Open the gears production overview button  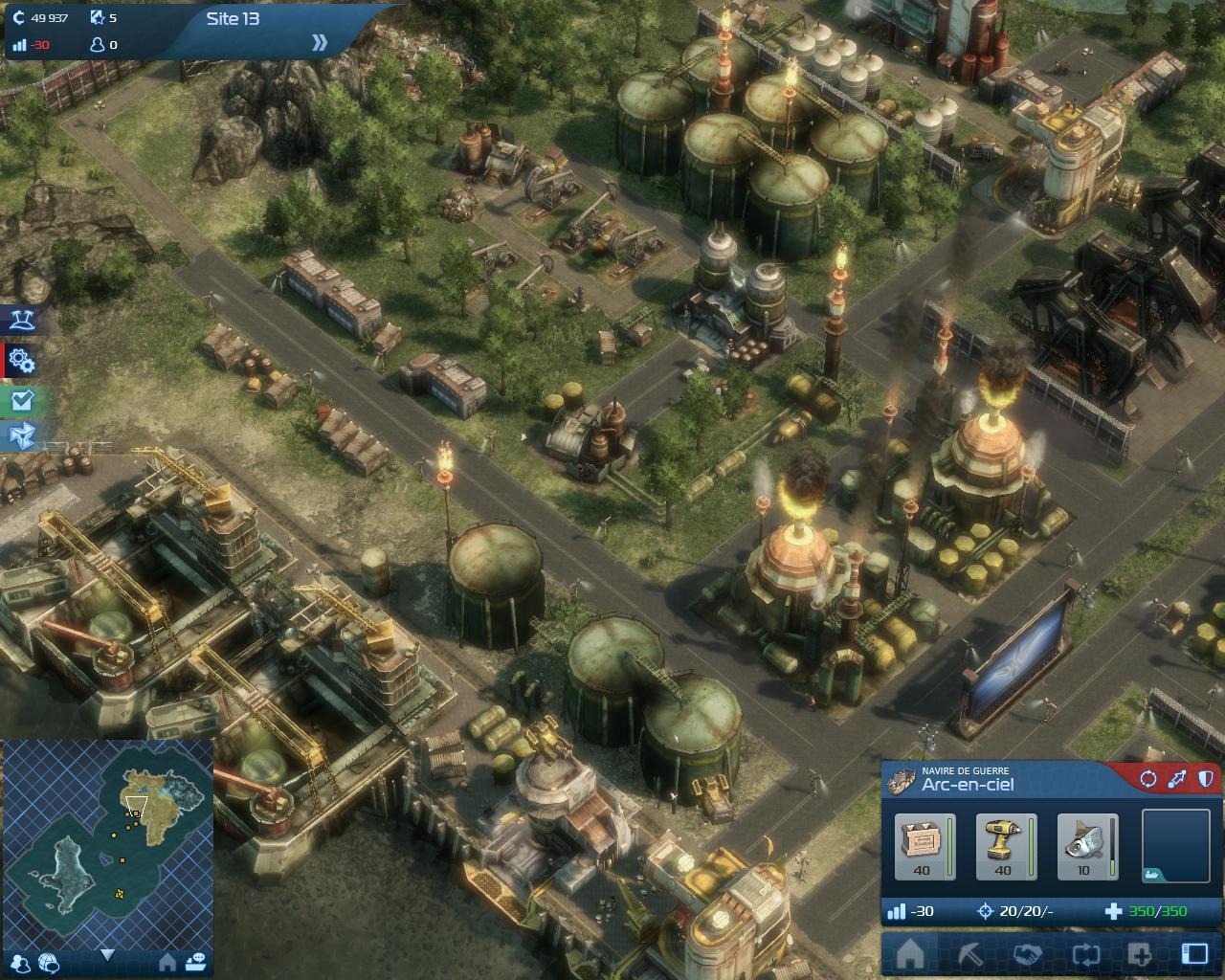21,361
